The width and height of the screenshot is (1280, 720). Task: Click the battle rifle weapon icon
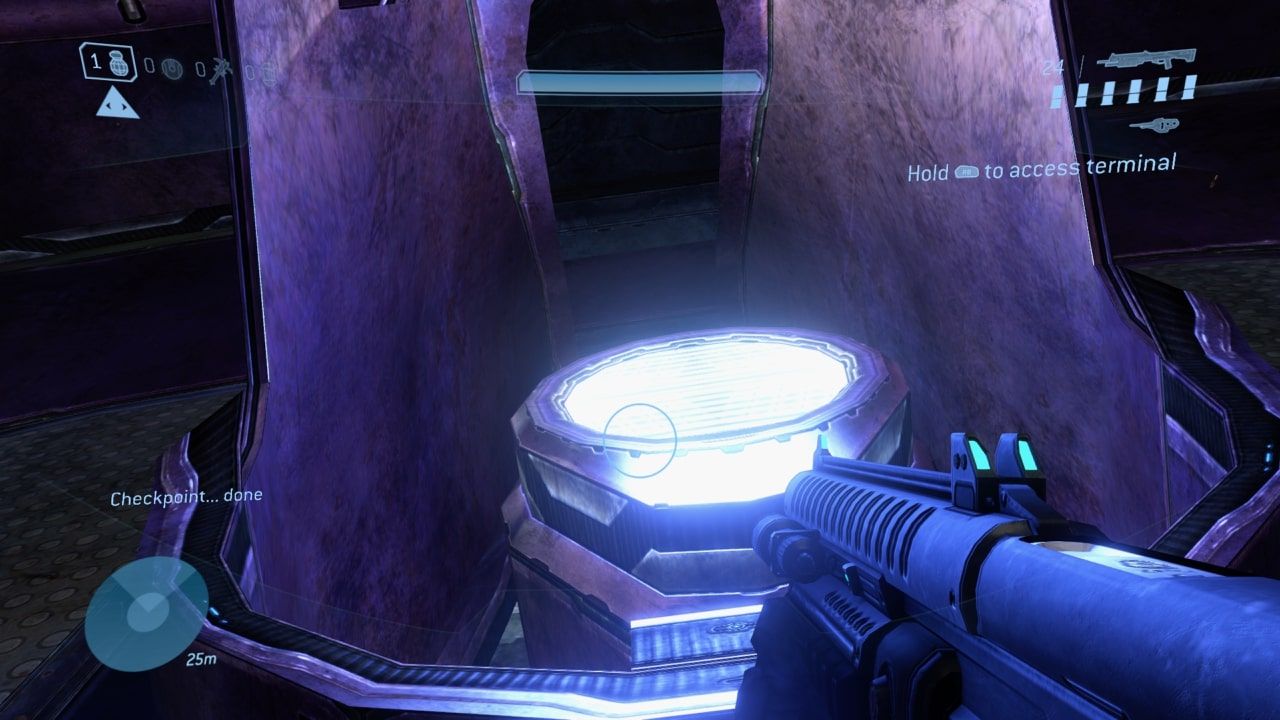[x=1150, y=58]
